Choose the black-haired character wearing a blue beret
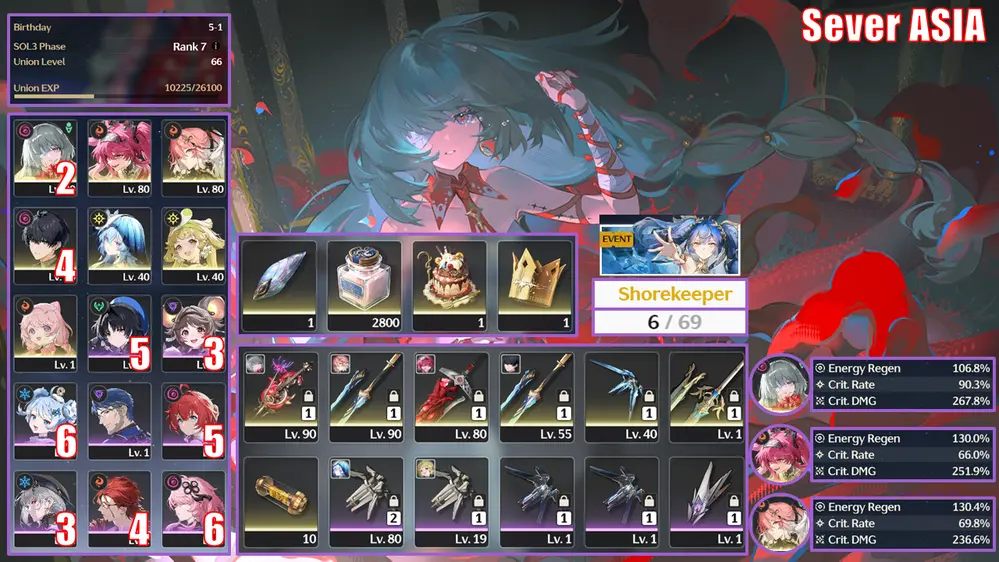 point(120,332)
